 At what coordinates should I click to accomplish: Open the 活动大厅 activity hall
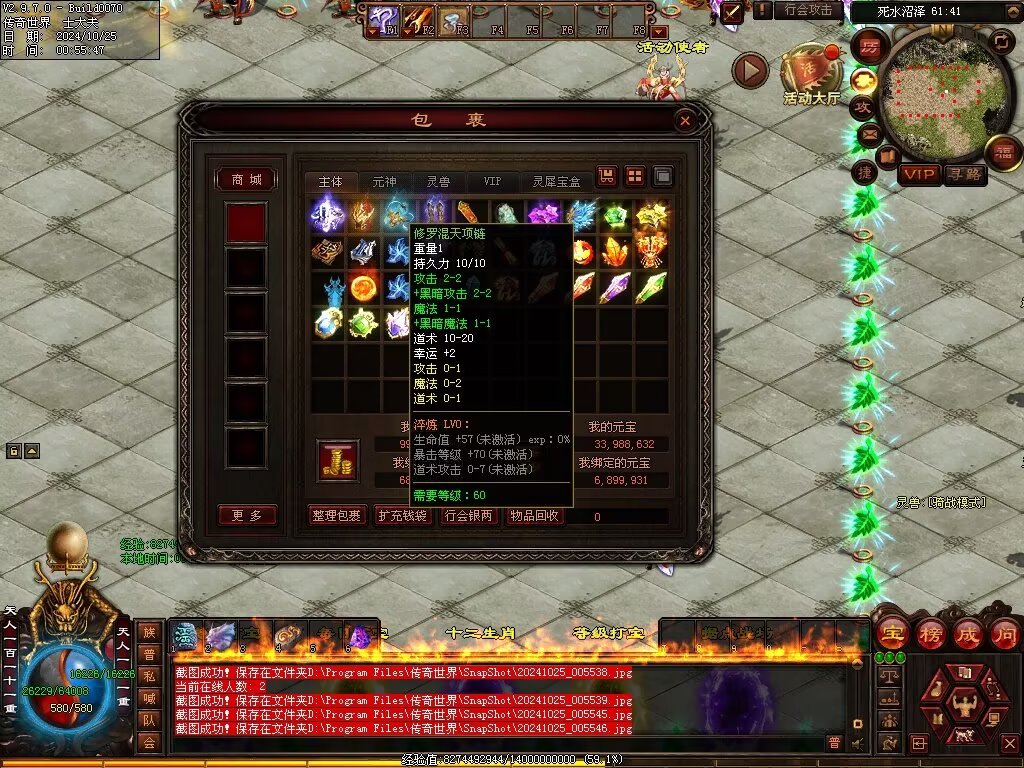pos(811,75)
